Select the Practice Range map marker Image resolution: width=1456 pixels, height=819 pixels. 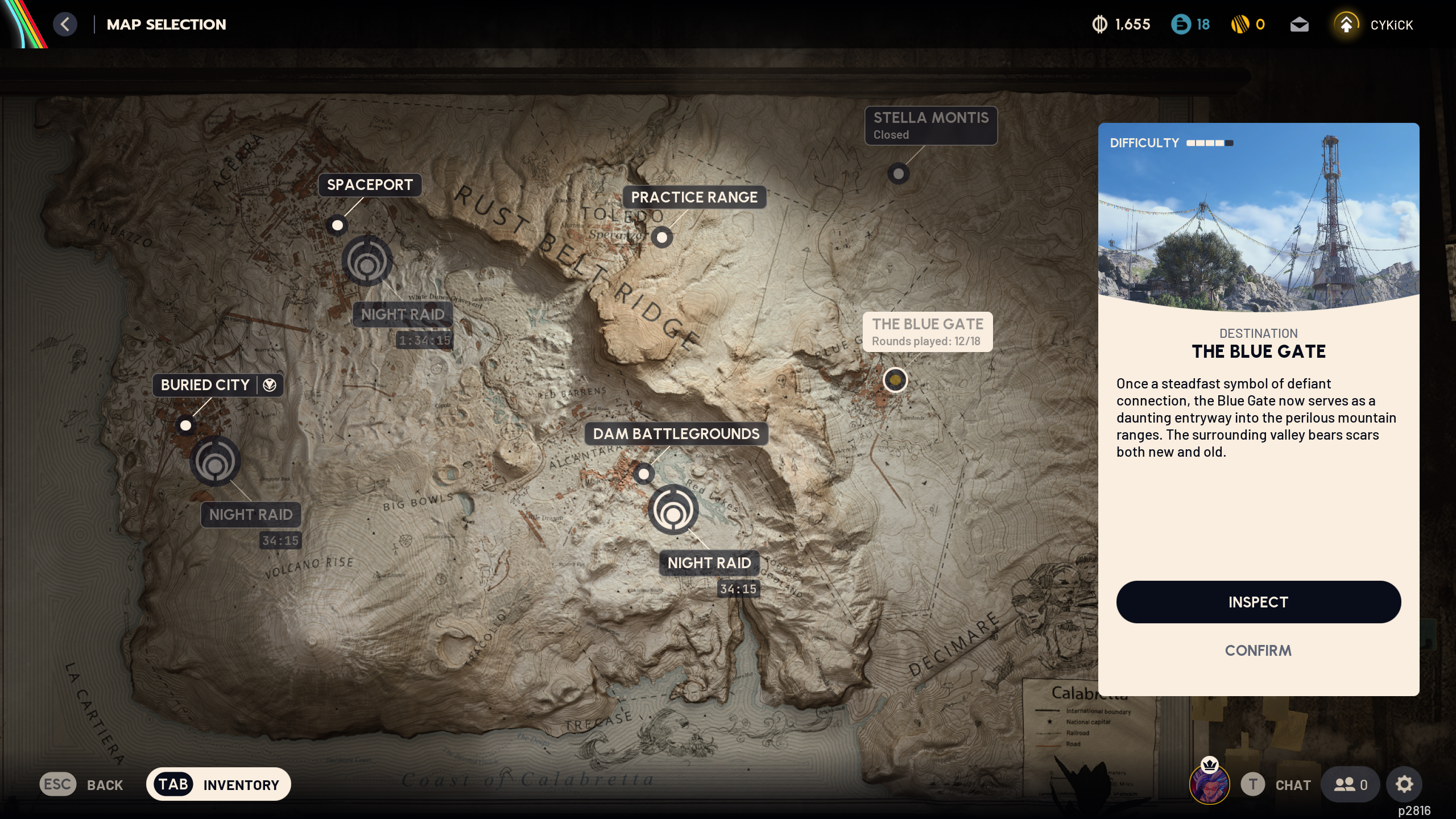tap(661, 237)
